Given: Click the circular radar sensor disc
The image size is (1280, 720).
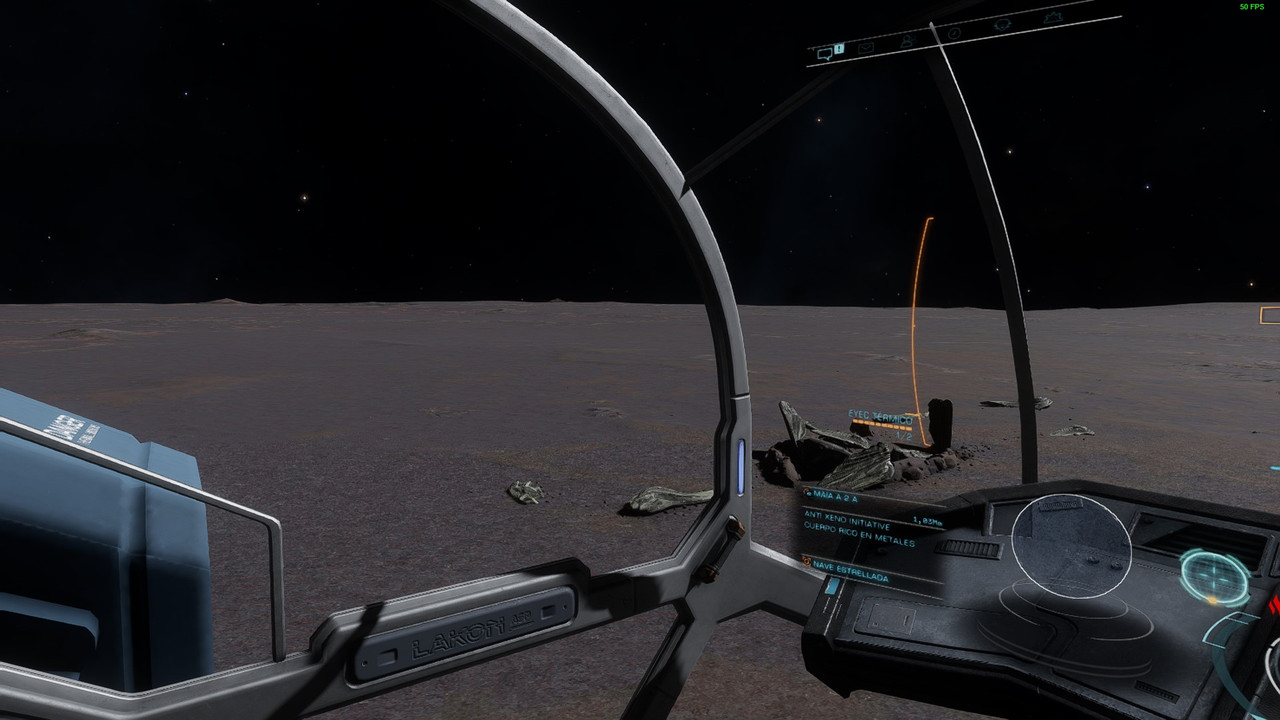Looking at the screenshot, I should (1071, 546).
